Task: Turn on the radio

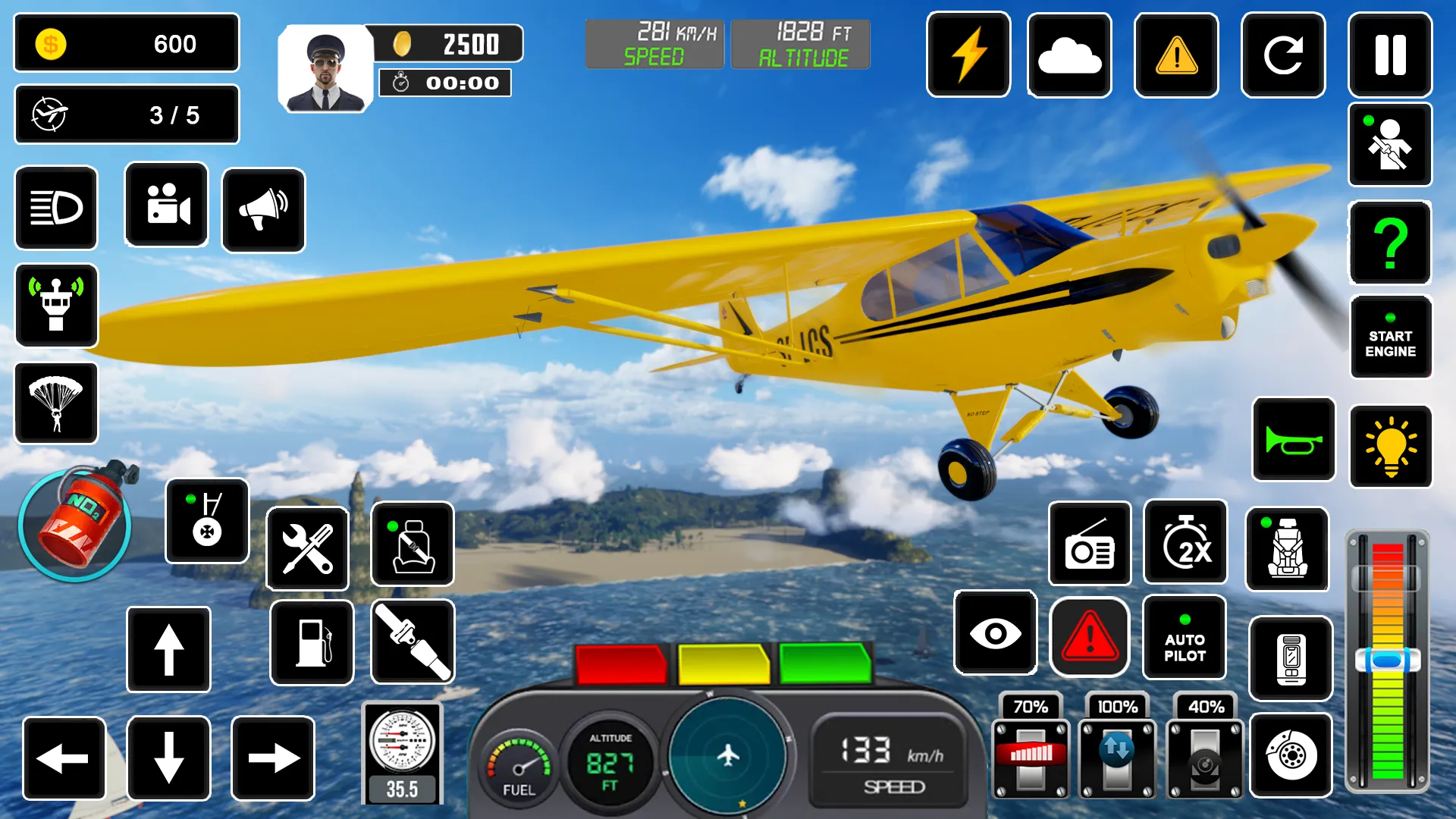Action: pos(1090,544)
